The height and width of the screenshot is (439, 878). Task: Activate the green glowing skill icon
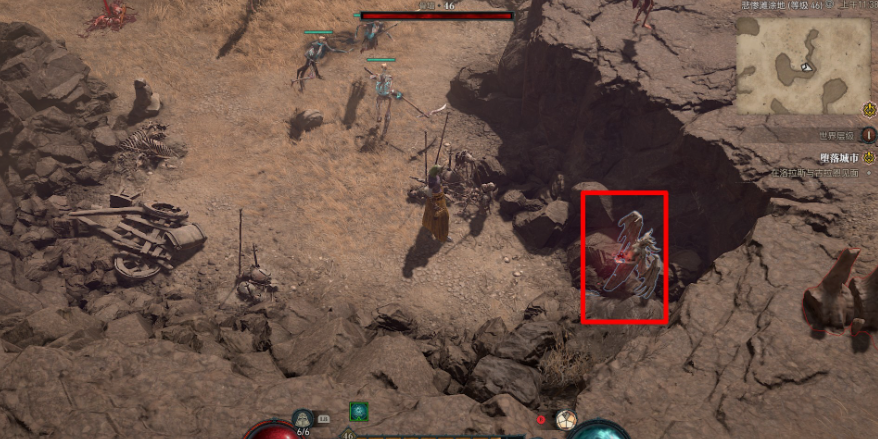[358, 410]
